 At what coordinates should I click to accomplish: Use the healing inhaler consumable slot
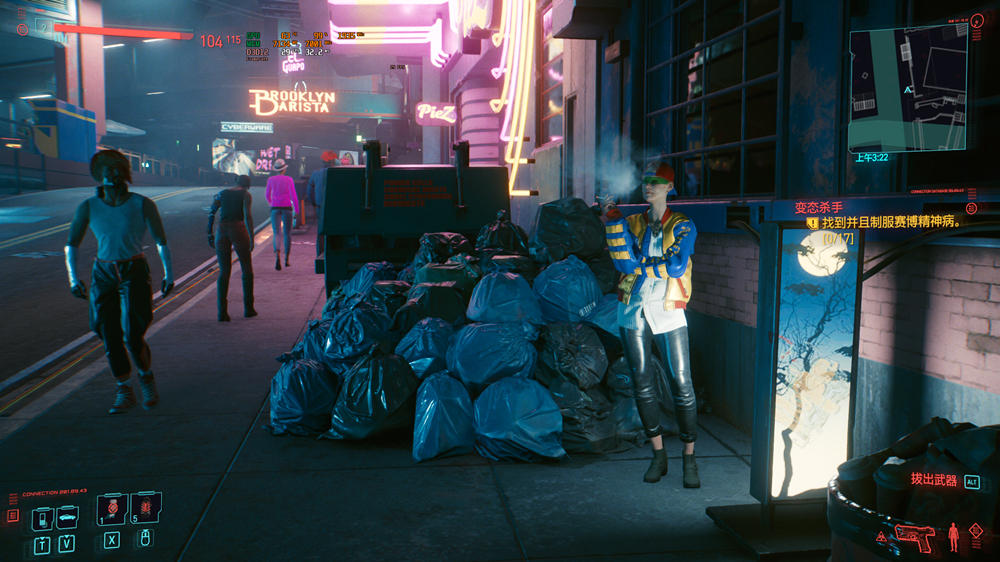[112, 510]
